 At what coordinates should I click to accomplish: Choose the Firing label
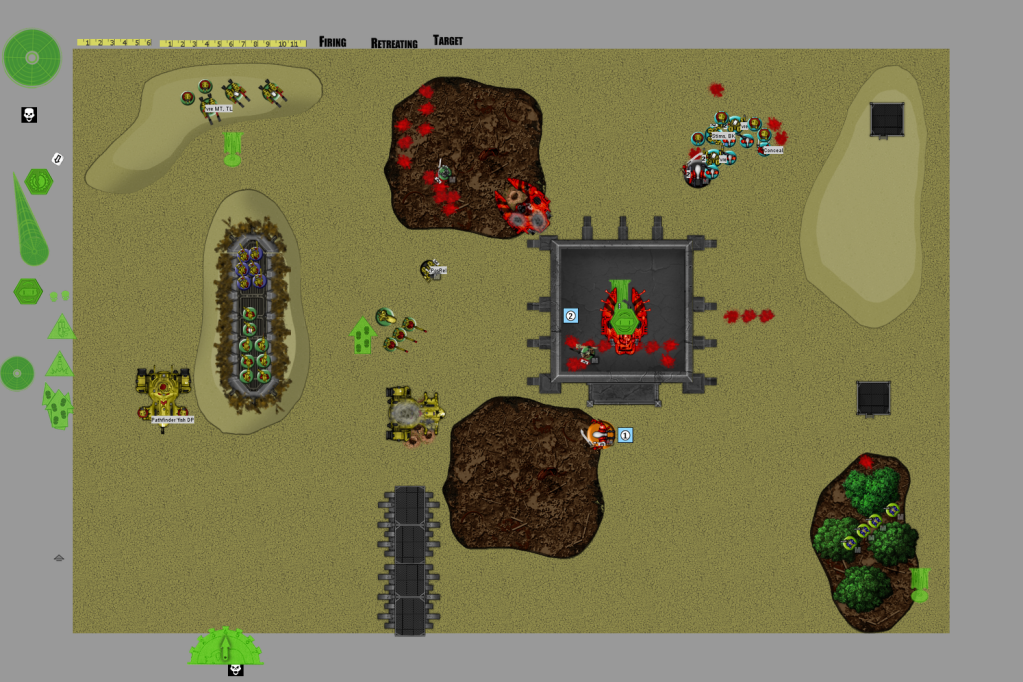[333, 42]
